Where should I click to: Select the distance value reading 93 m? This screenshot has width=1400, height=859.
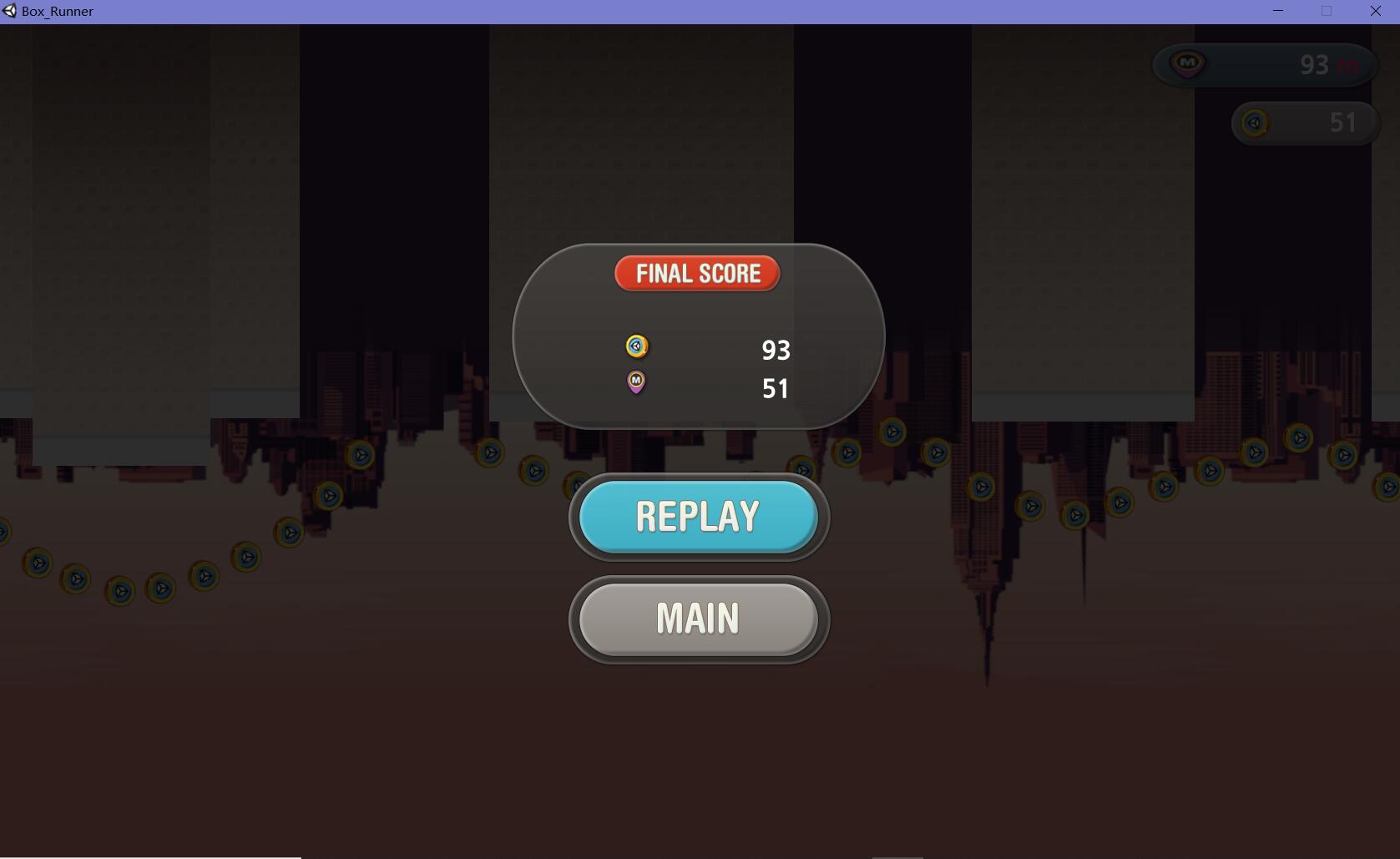click(1327, 64)
